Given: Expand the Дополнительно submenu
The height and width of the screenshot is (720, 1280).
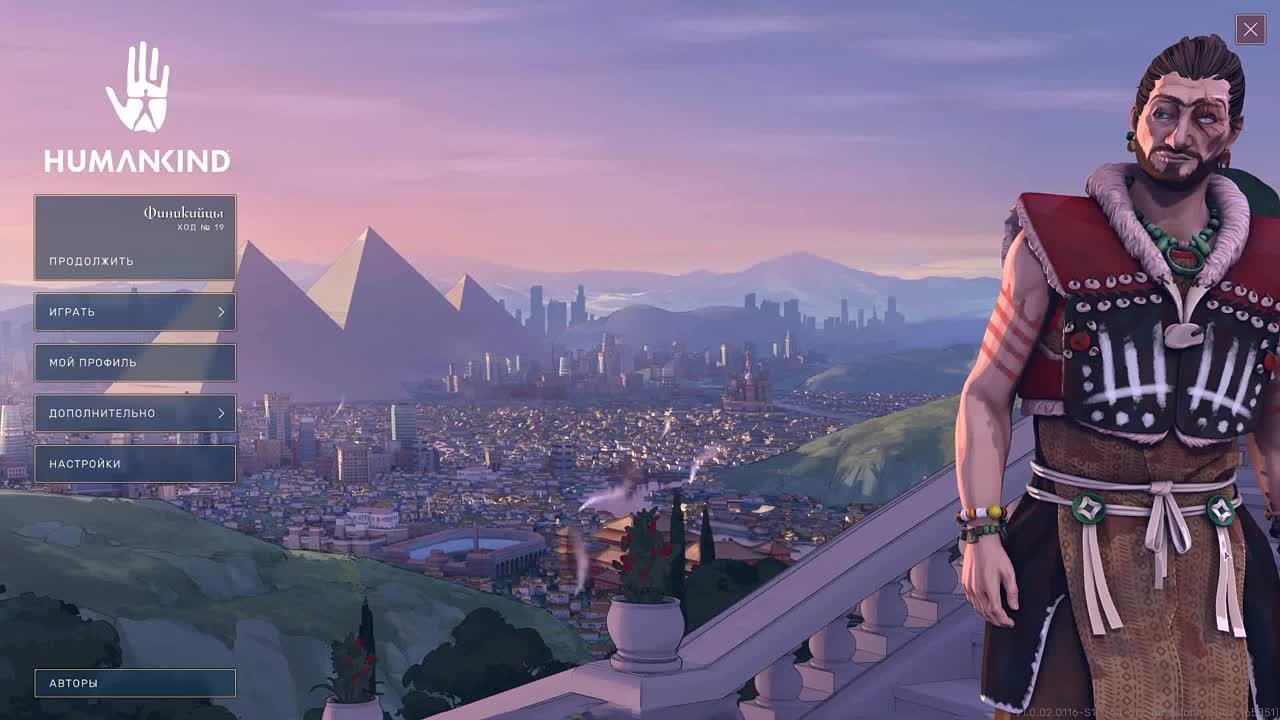Looking at the screenshot, I should pyautogui.click(x=135, y=413).
